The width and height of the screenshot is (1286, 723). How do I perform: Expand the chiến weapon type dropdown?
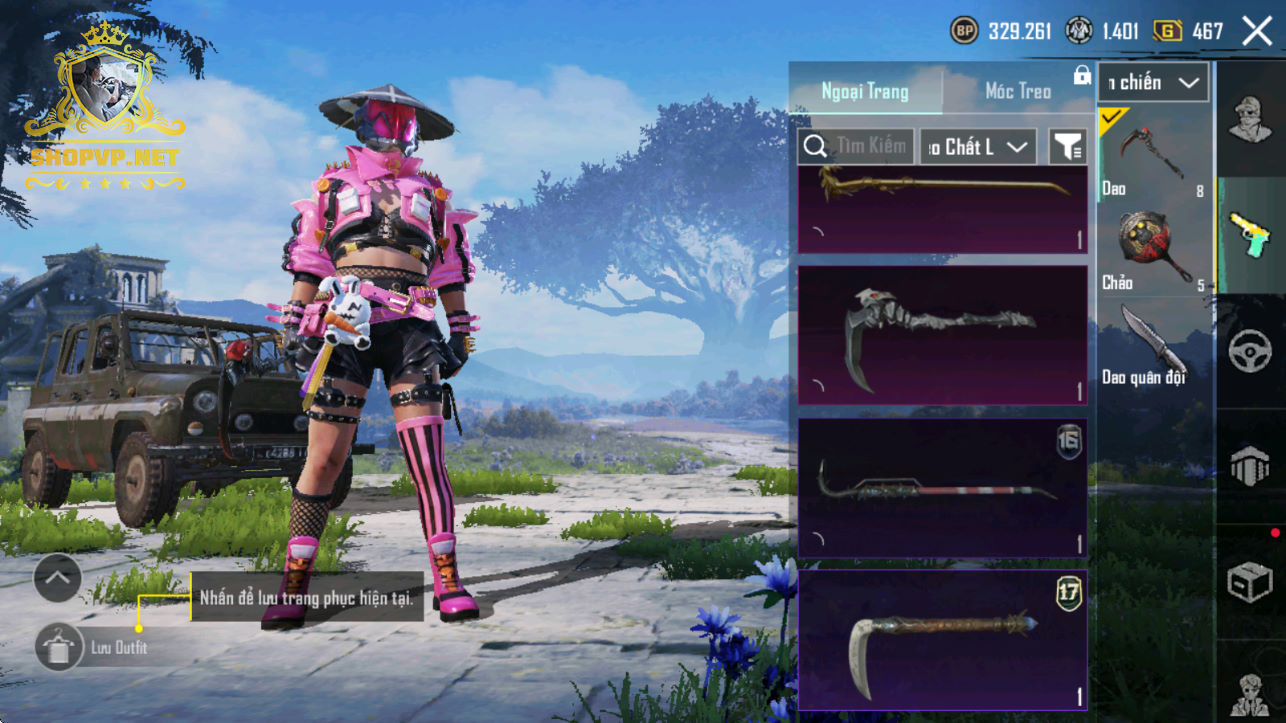(x=1153, y=83)
